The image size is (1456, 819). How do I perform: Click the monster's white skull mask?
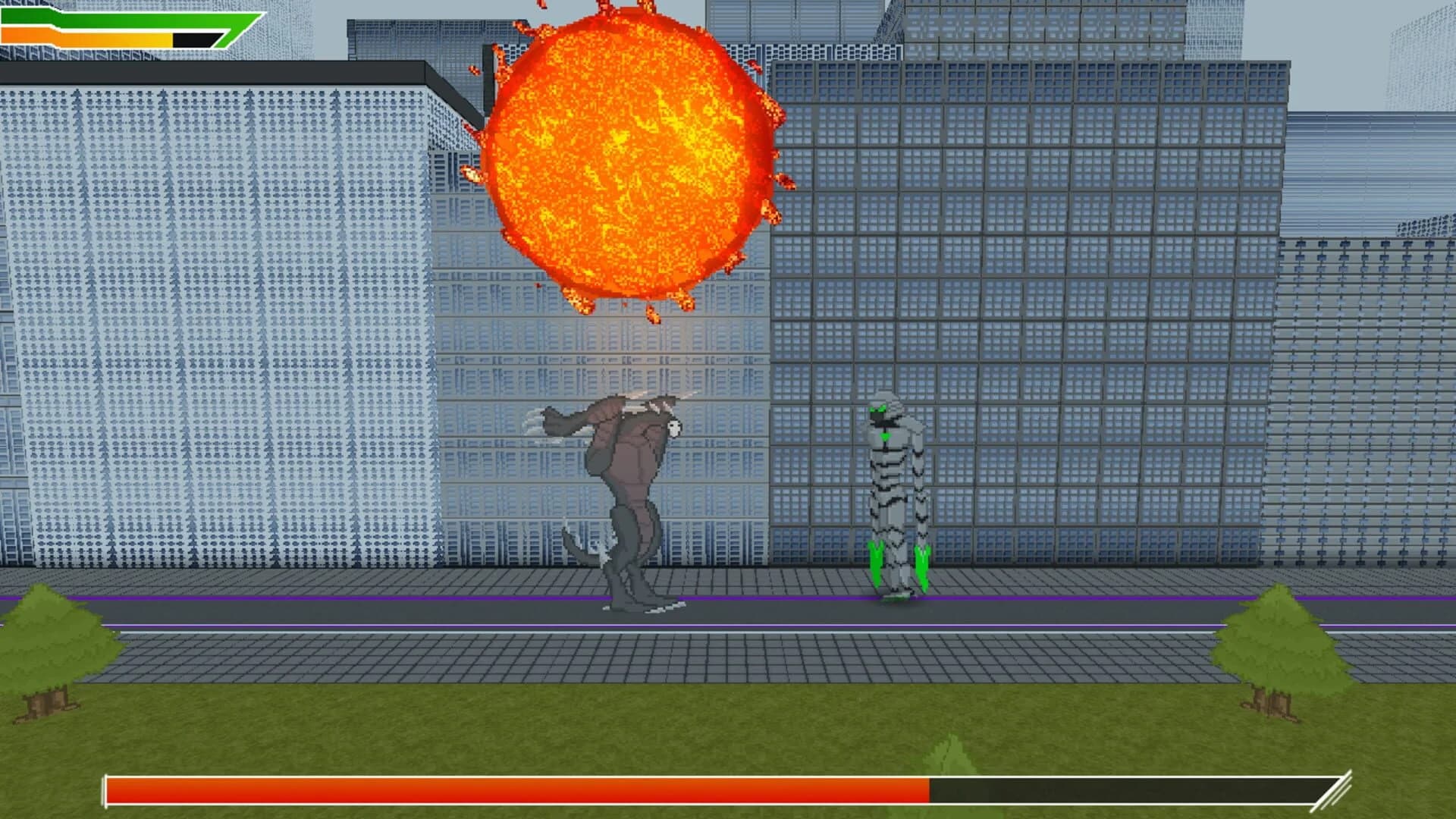pos(673,428)
